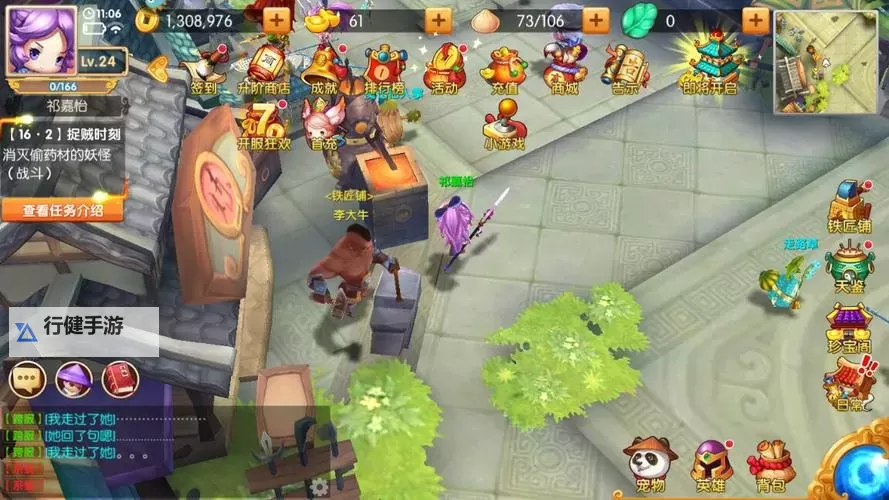
Task: Click 查看任务介绍 quest details button
Action: (62, 210)
